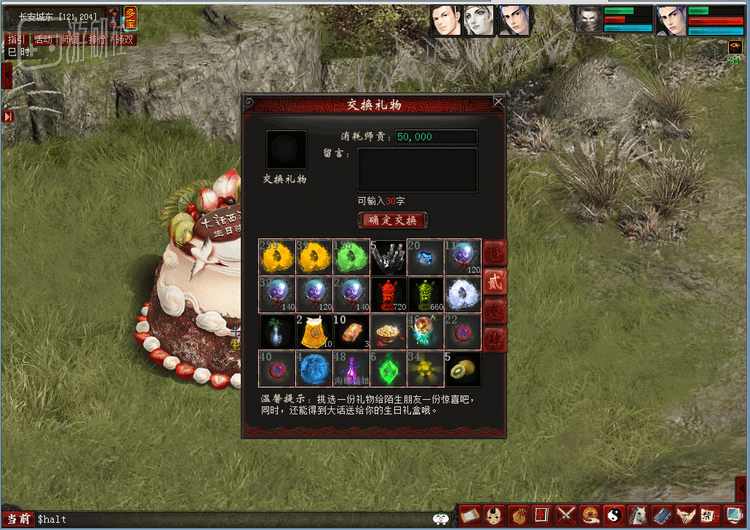
Task: Open the handshake friends menu
Action: point(686,515)
